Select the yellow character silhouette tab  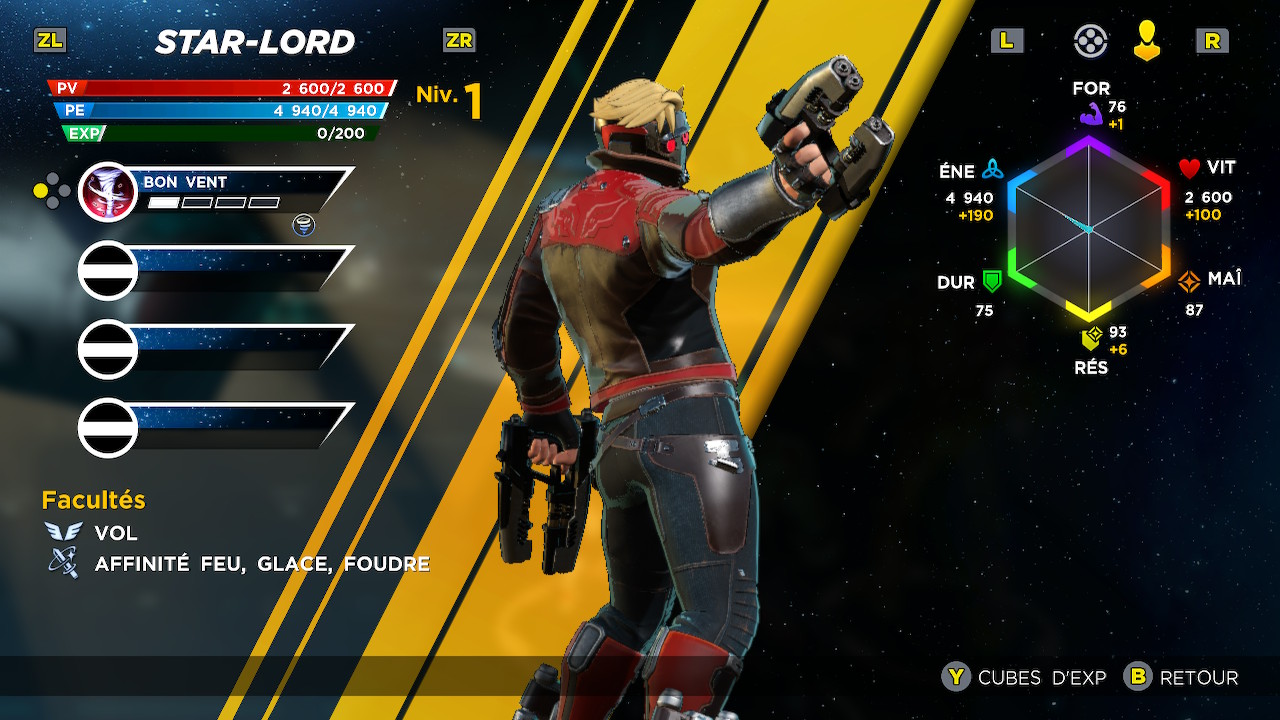(x=1147, y=41)
